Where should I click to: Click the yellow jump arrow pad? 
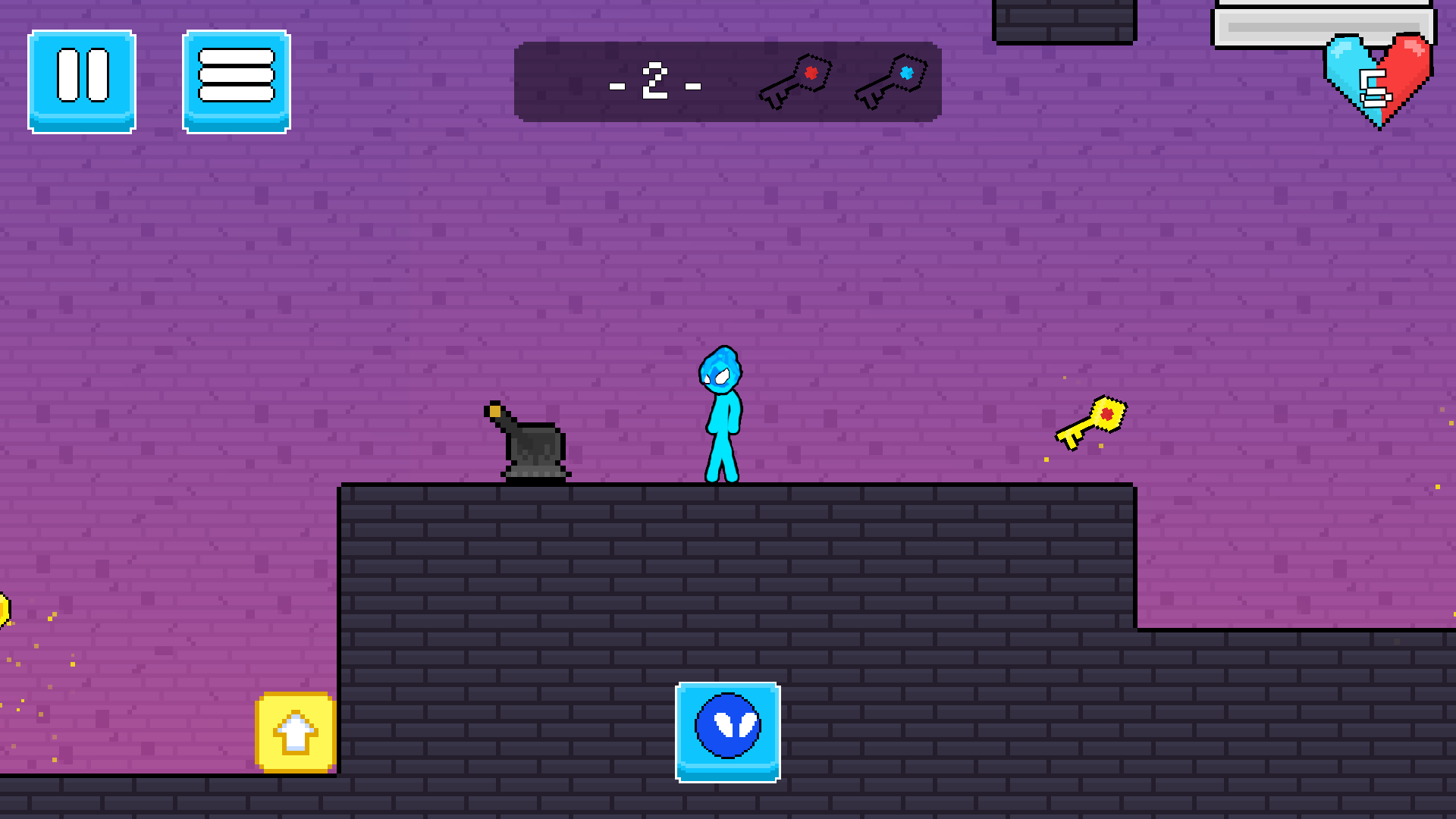click(296, 732)
